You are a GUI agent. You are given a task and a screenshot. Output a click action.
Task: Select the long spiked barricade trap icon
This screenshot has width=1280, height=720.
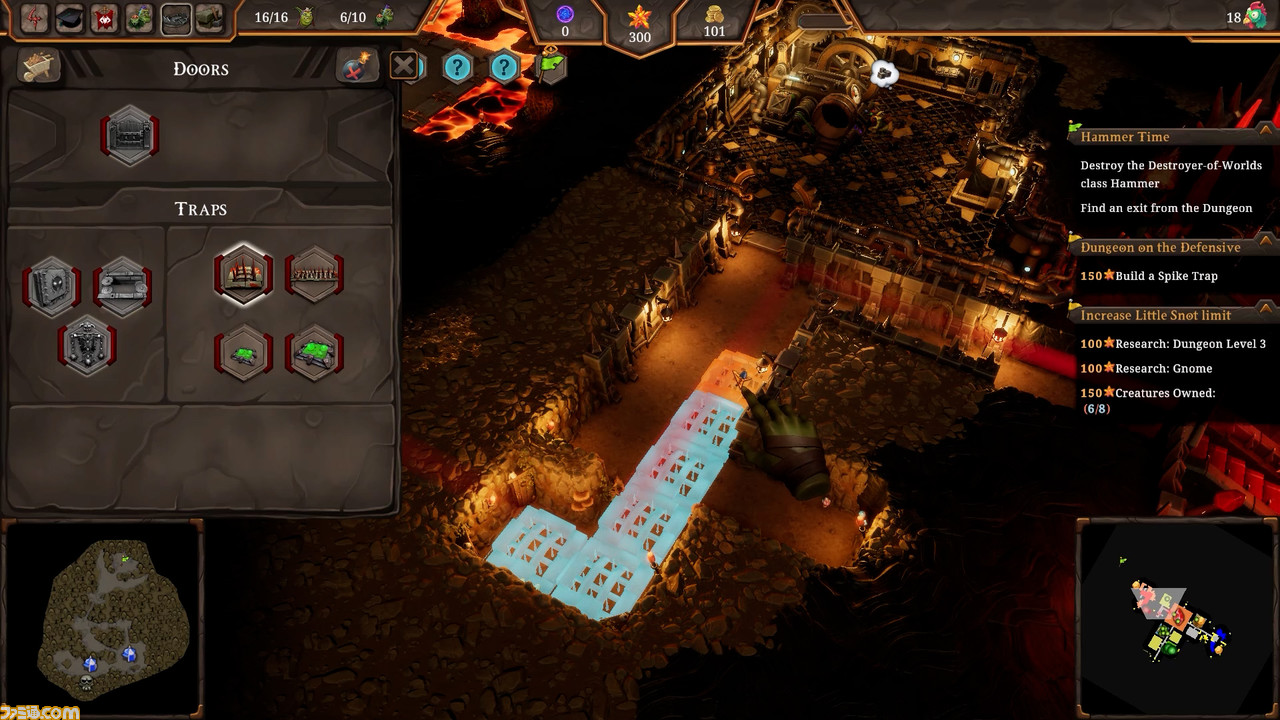pyautogui.click(x=315, y=274)
